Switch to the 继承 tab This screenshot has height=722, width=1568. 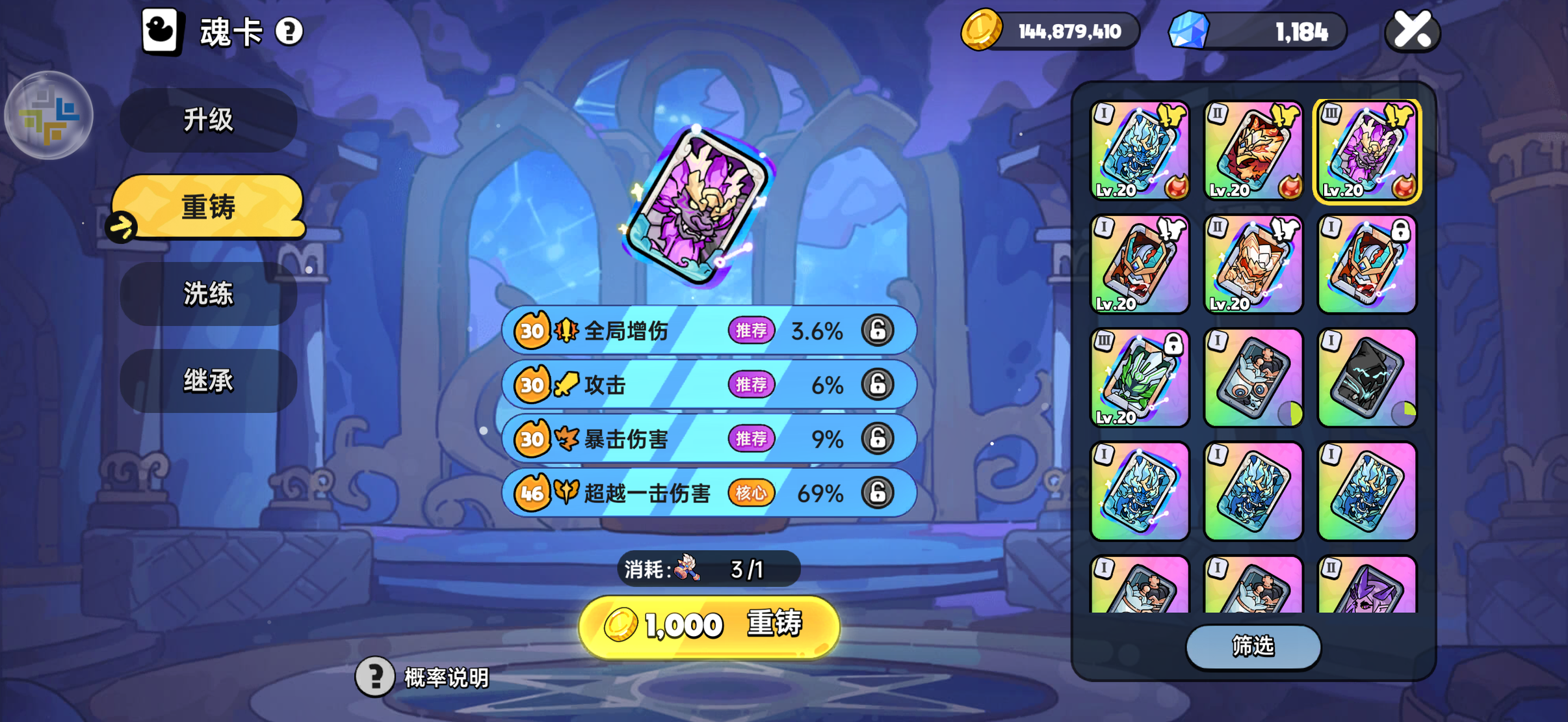coord(208,381)
